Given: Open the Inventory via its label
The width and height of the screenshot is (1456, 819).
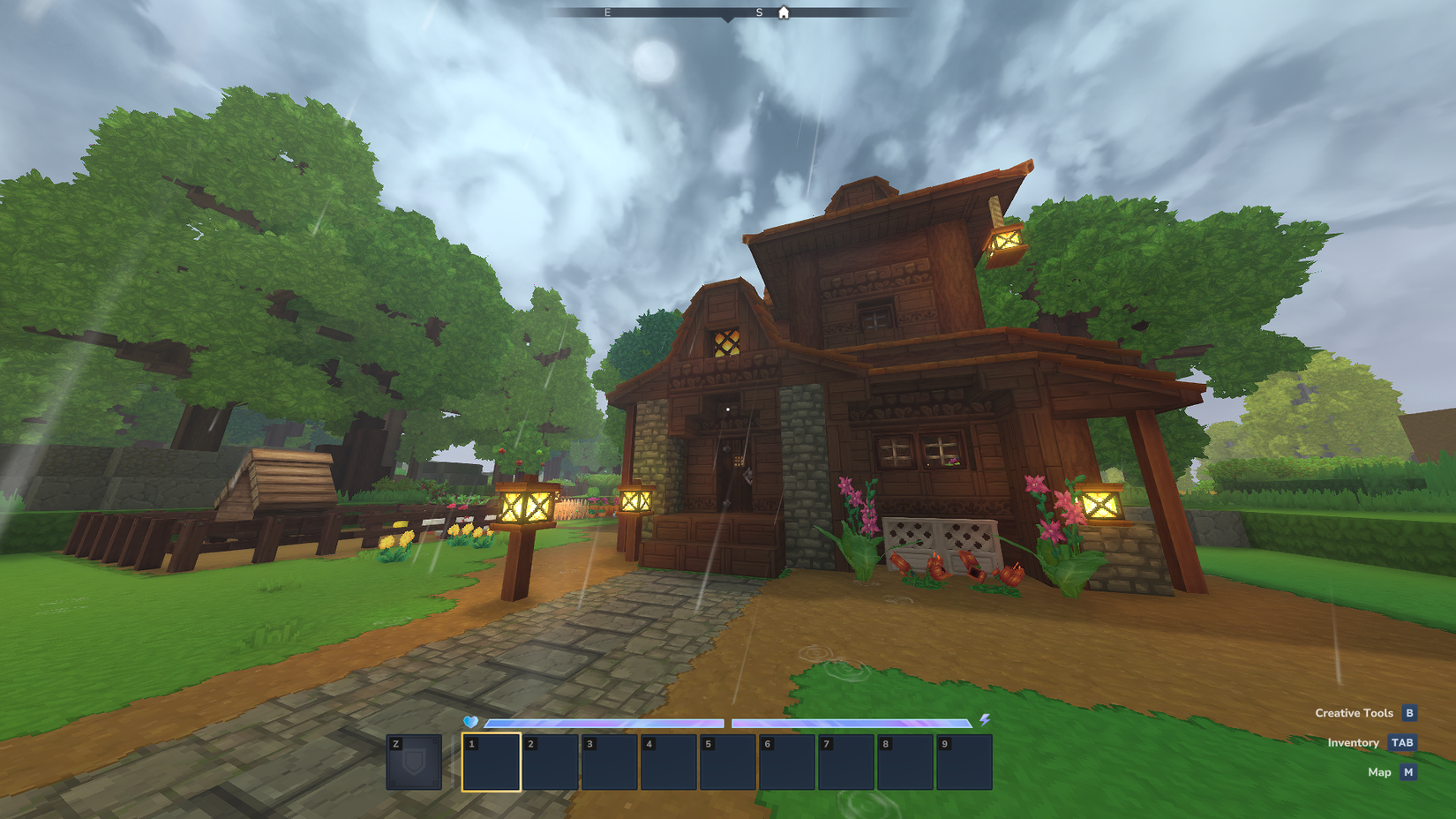Looking at the screenshot, I should pos(1353,742).
